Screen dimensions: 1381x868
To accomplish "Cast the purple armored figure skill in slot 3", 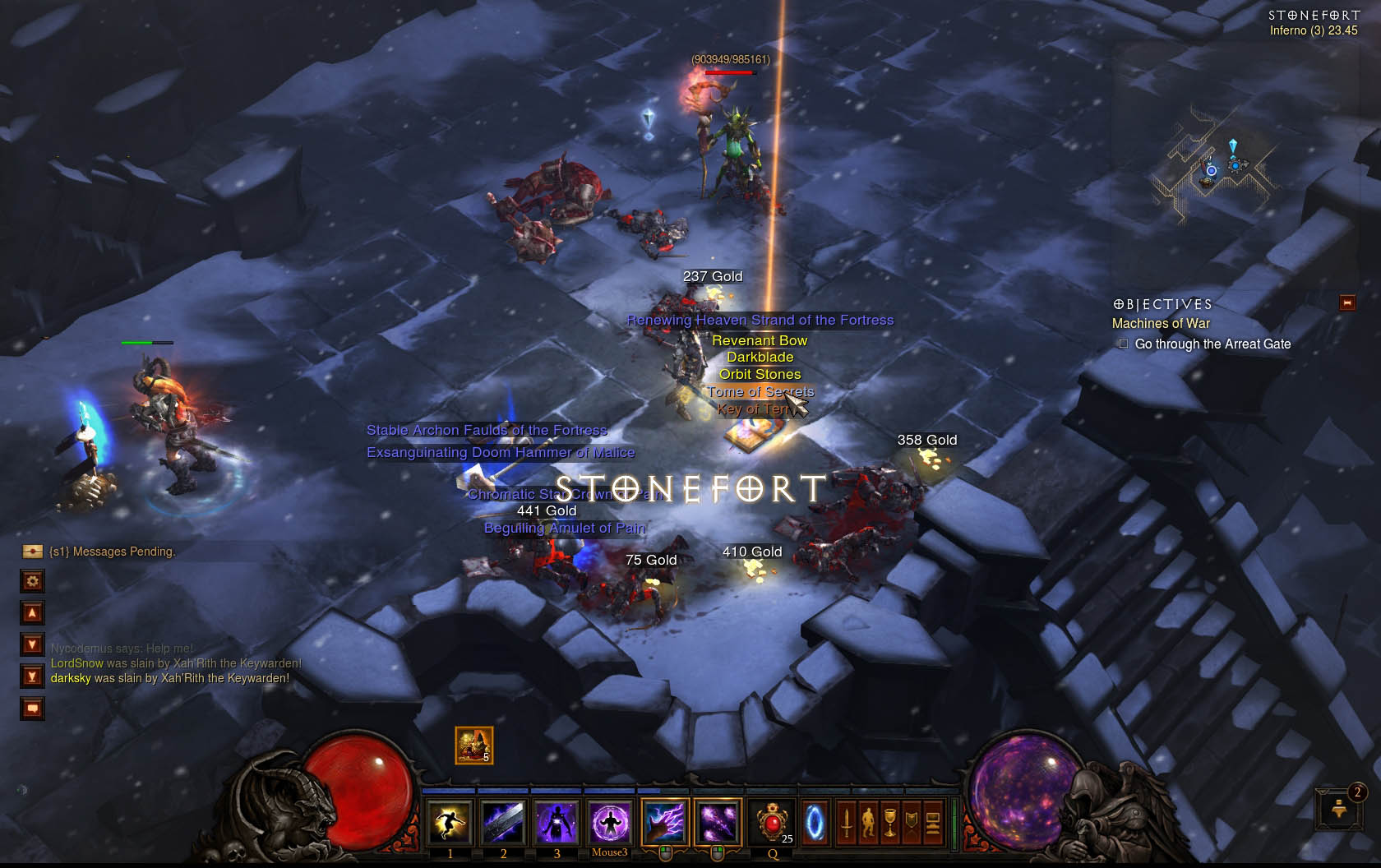I will click(557, 822).
